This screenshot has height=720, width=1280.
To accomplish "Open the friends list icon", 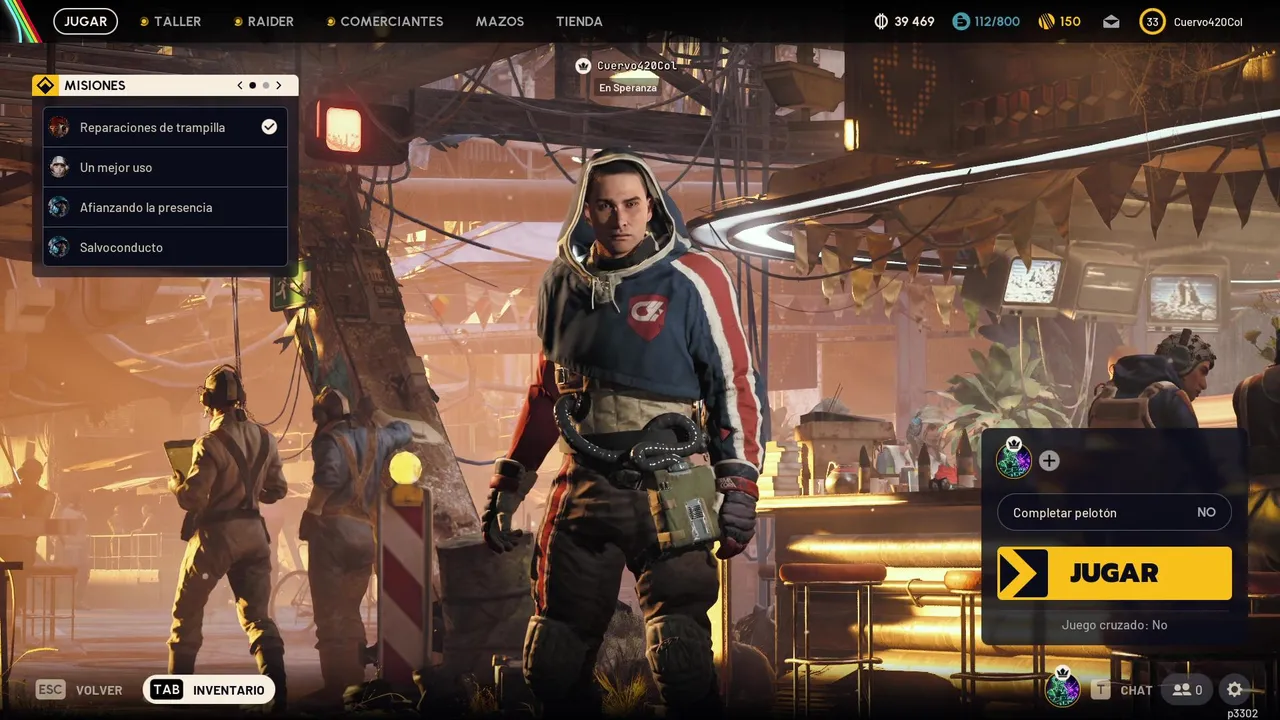I will [1188, 689].
